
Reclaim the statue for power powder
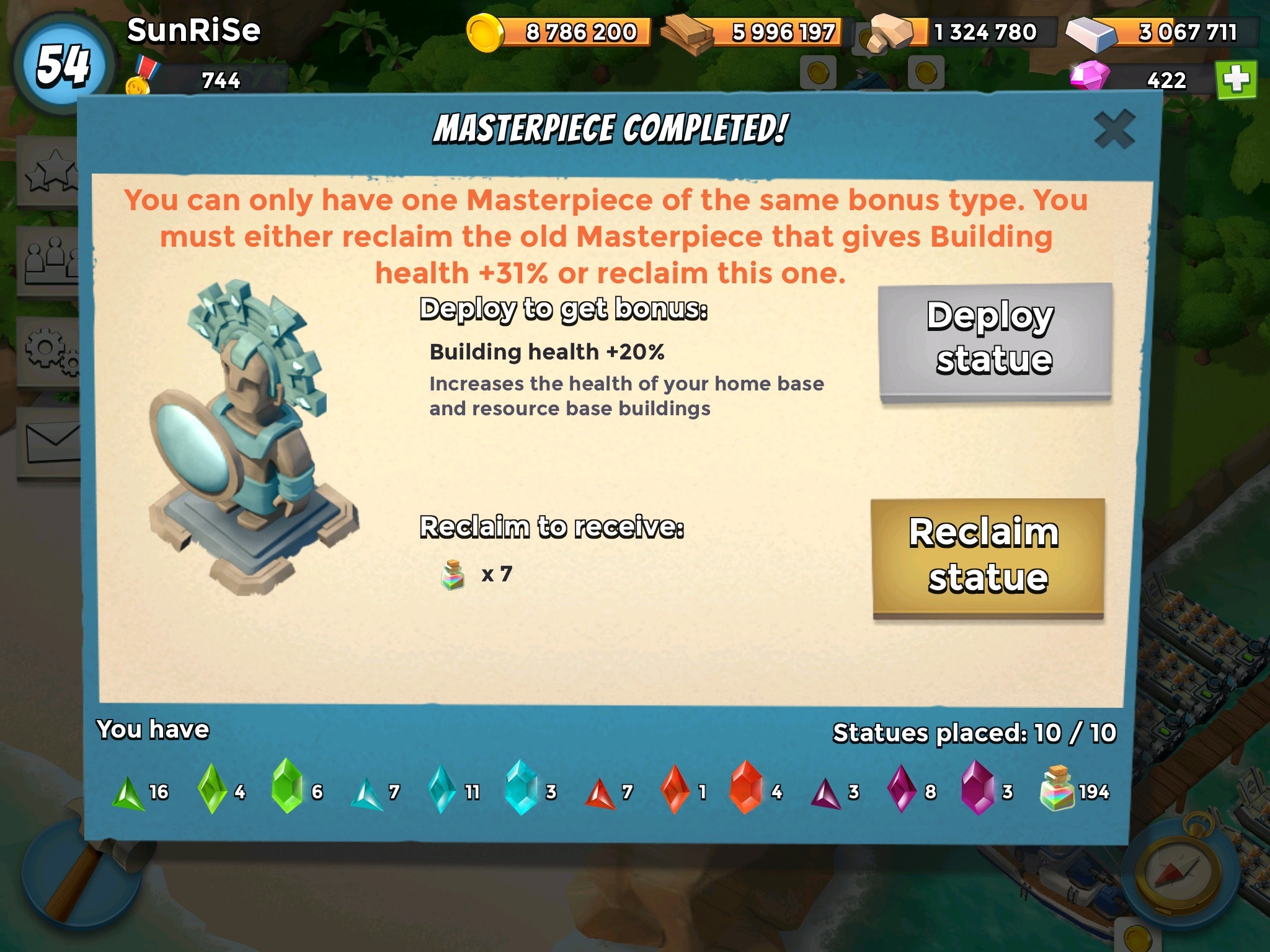point(988,557)
